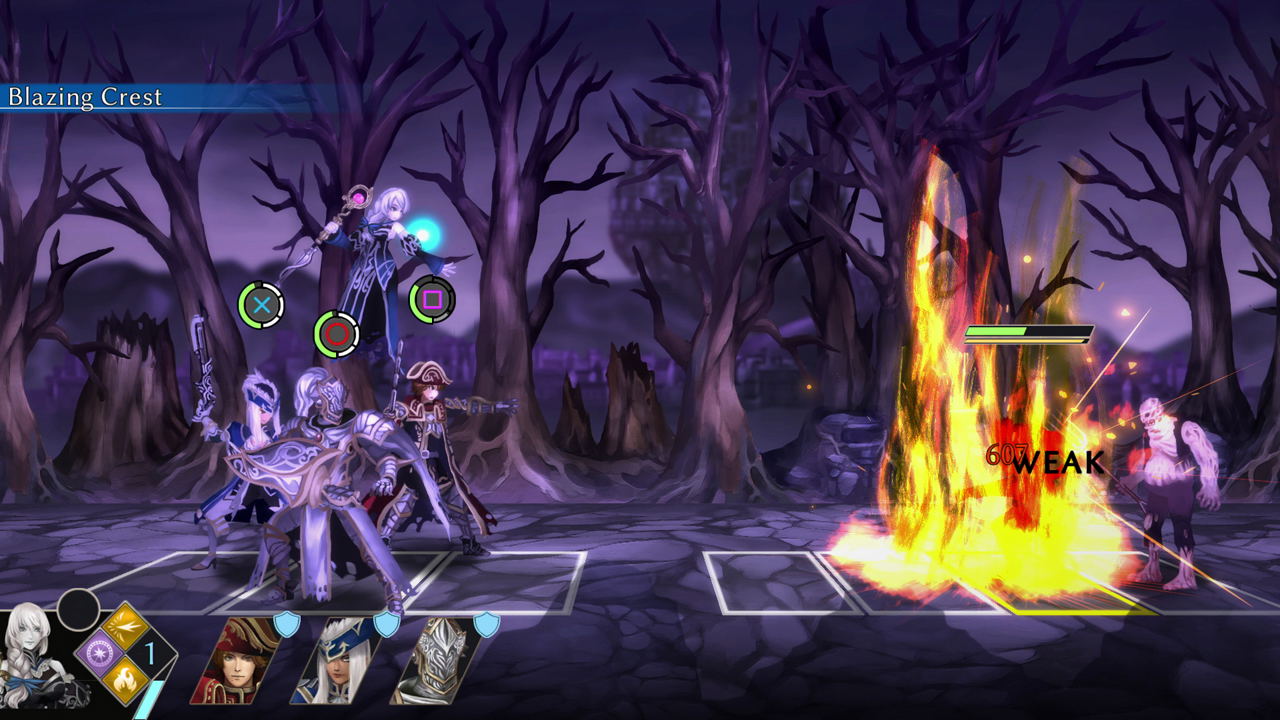This screenshot has width=1280, height=720.
Task: Choose the silver-helmed knight's portrait
Action: point(435,661)
